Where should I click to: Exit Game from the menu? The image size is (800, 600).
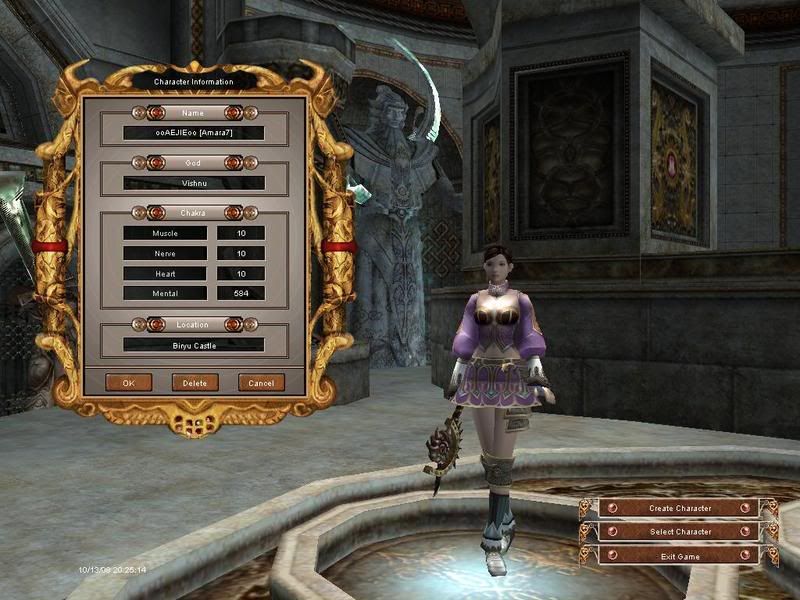point(680,556)
